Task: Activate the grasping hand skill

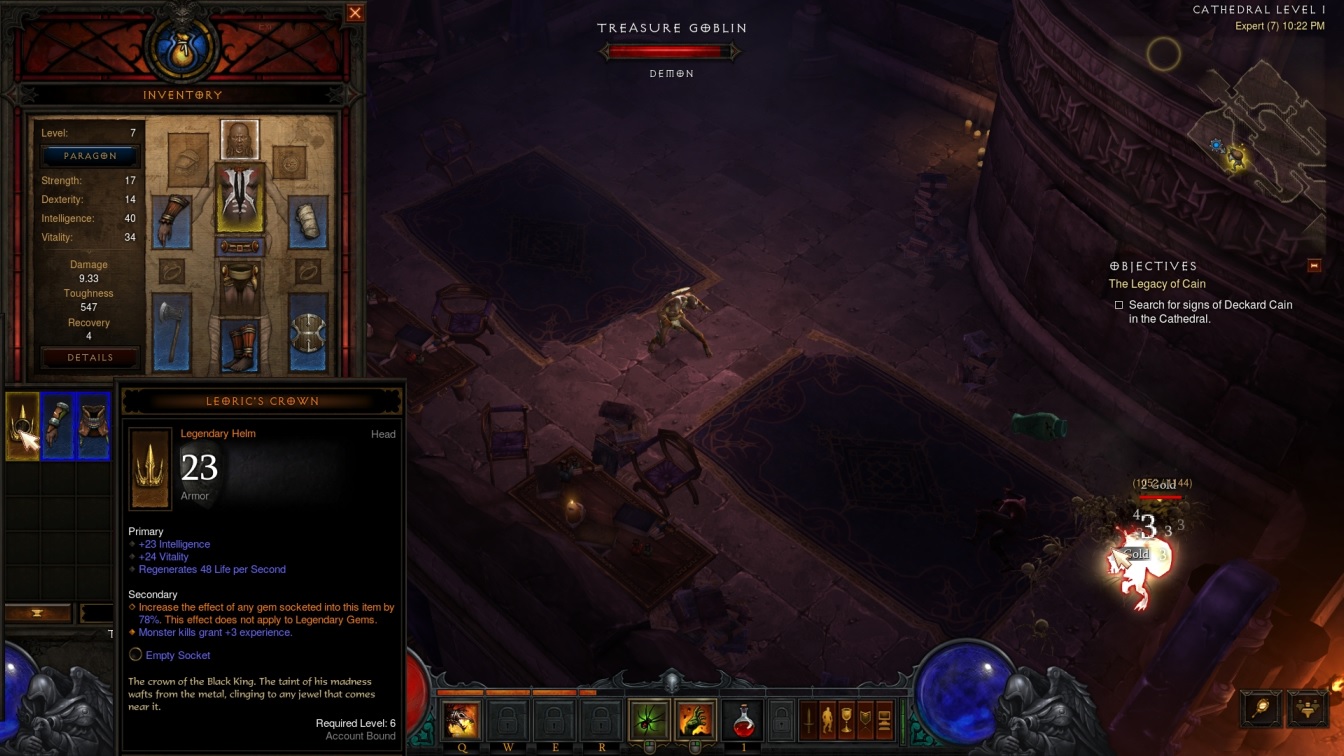Action: click(695, 720)
